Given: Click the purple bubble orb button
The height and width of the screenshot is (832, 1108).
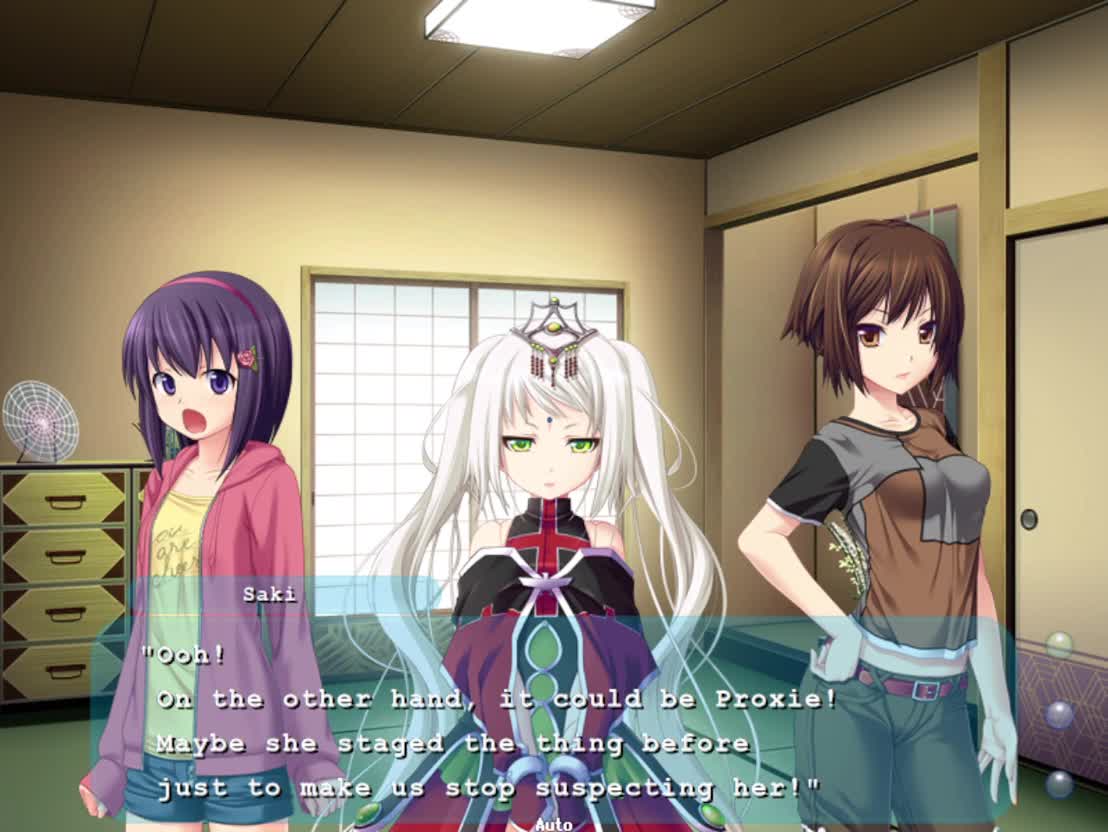Looking at the screenshot, I should [x=1059, y=715].
